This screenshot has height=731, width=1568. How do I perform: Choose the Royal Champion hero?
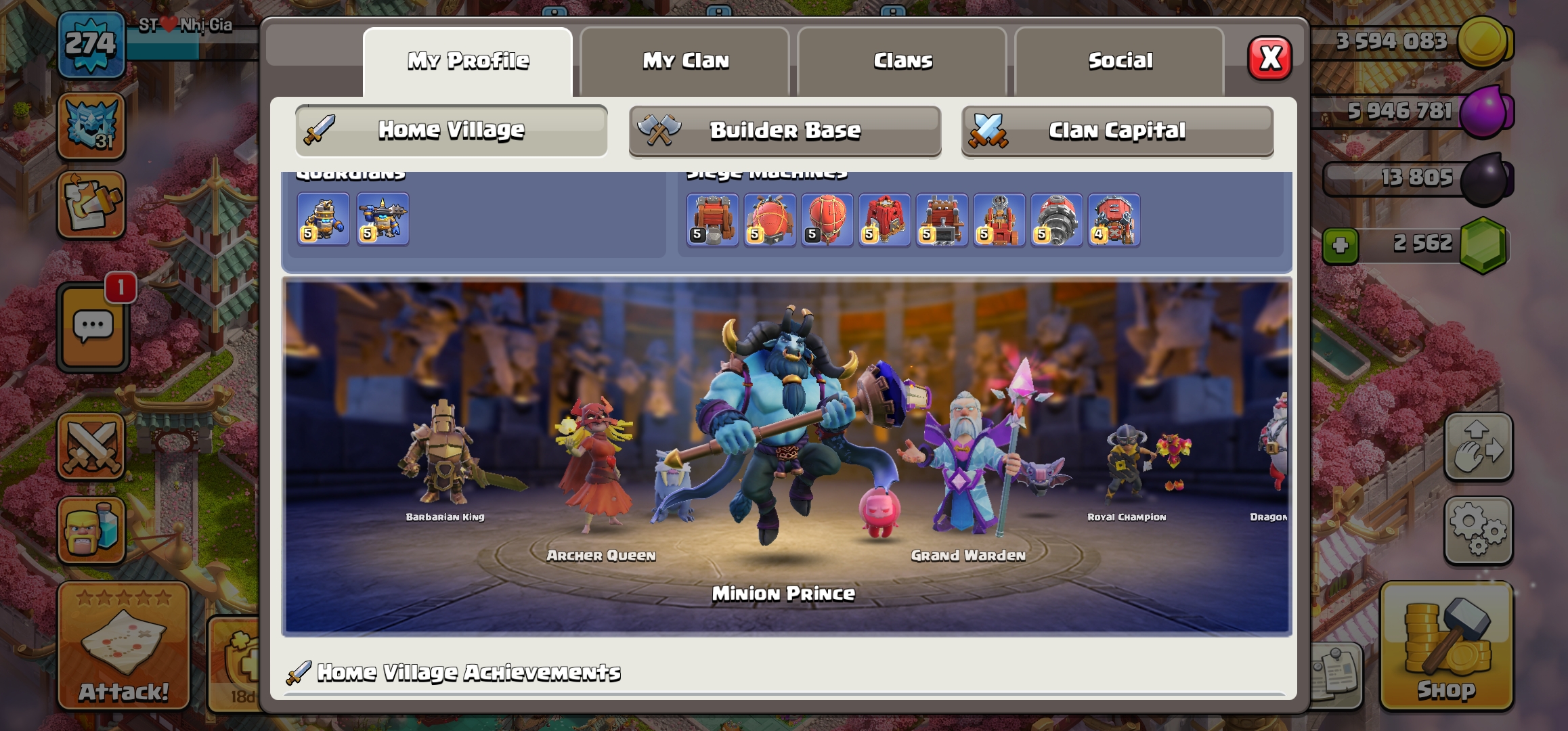tap(1128, 467)
